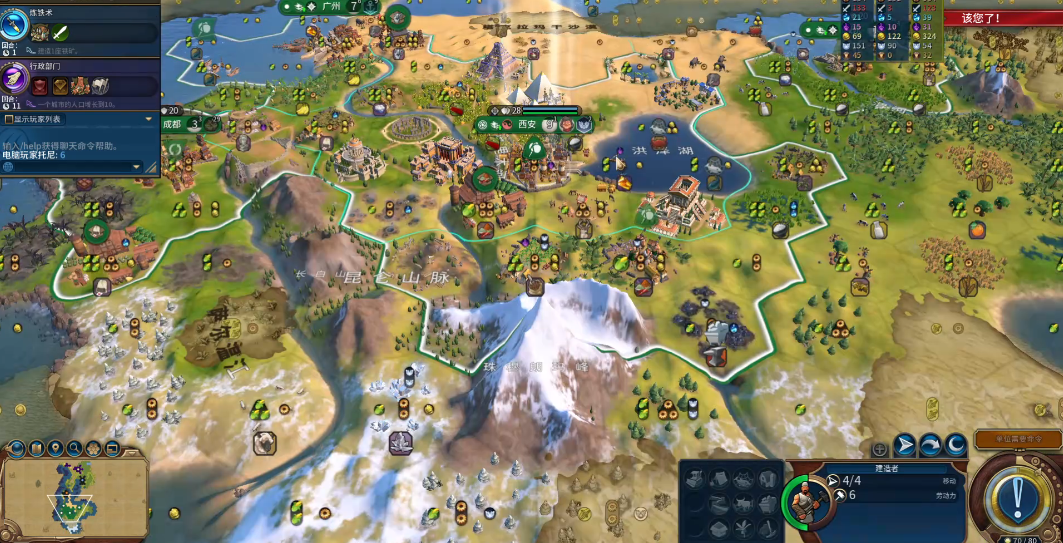
Task: Click the builder unit portrait
Action: pos(802,496)
